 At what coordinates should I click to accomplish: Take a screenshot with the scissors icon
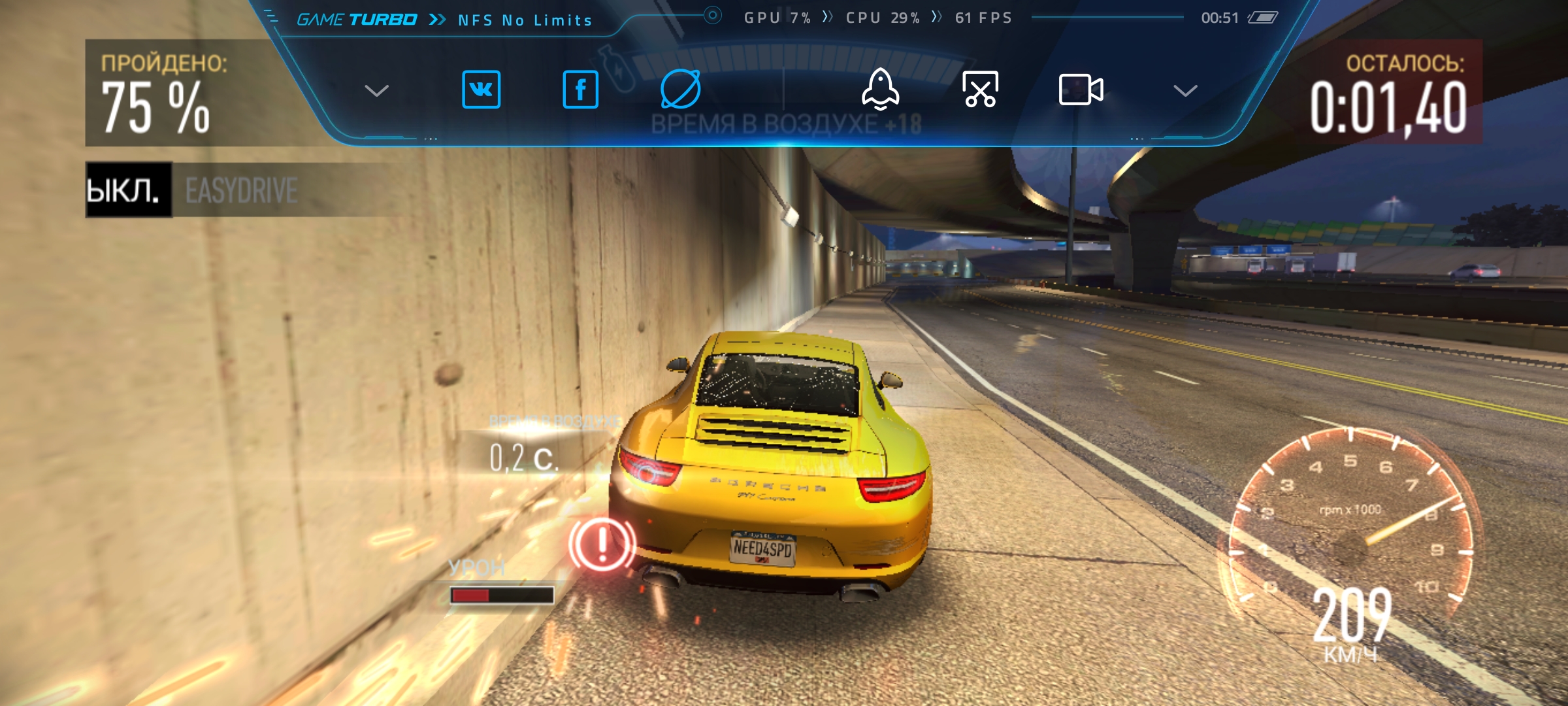point(980,90)
